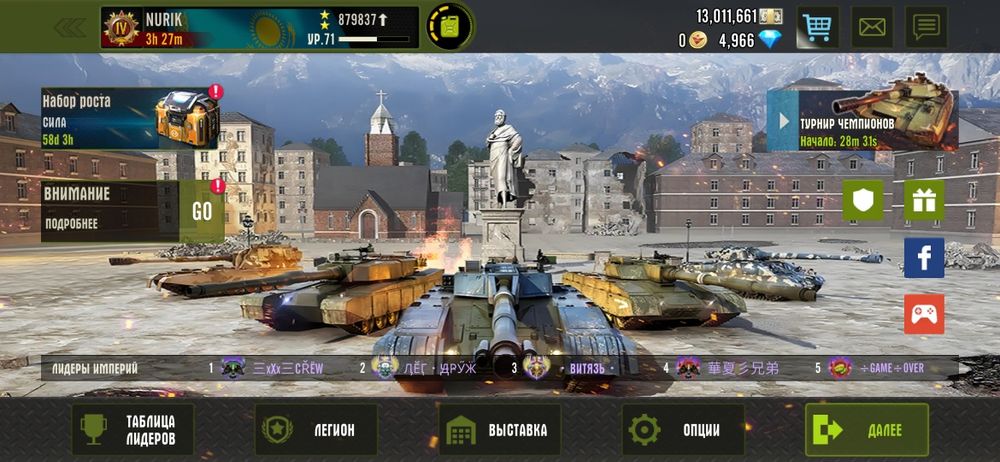Tap the green Далее button
This screenshot has width=1000, height=462.
867,430
